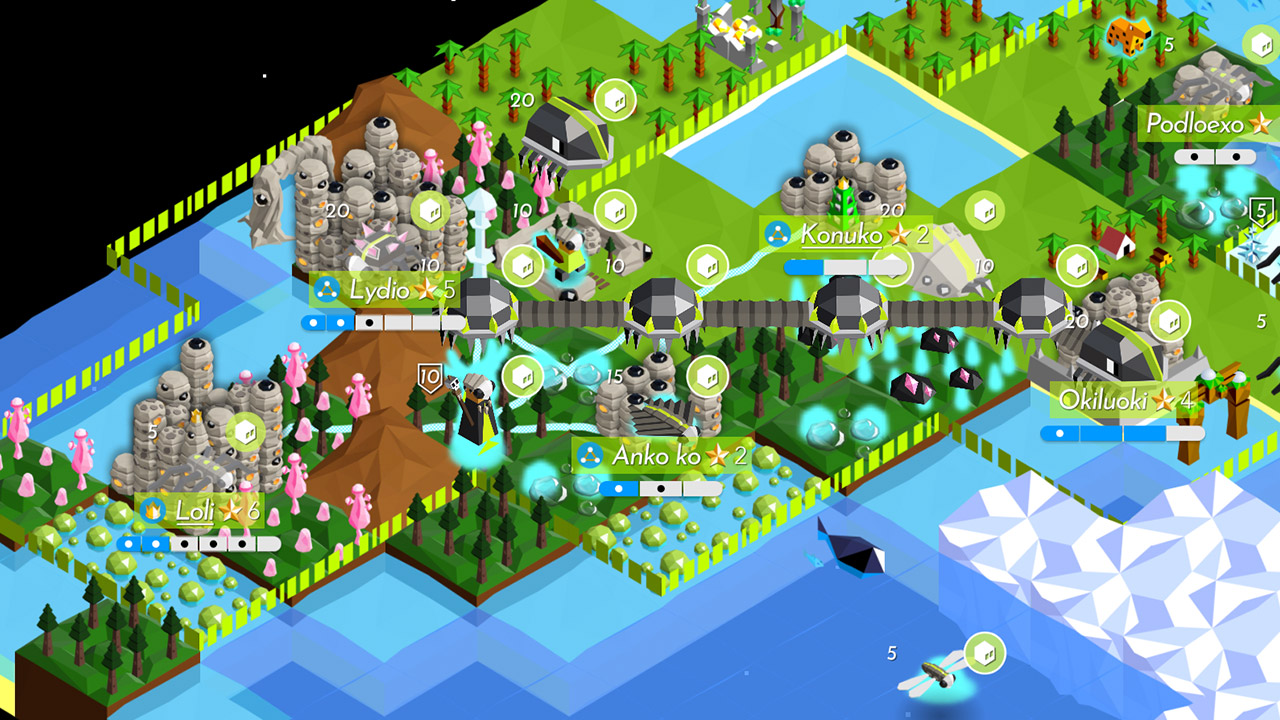Click the crown icon beside Loli's name

click(x=152, y=509)
